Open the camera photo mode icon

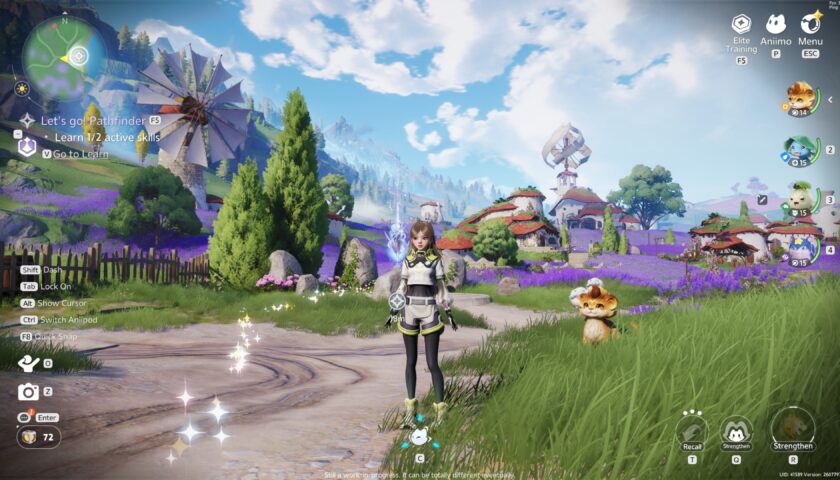tap(28, 392)
